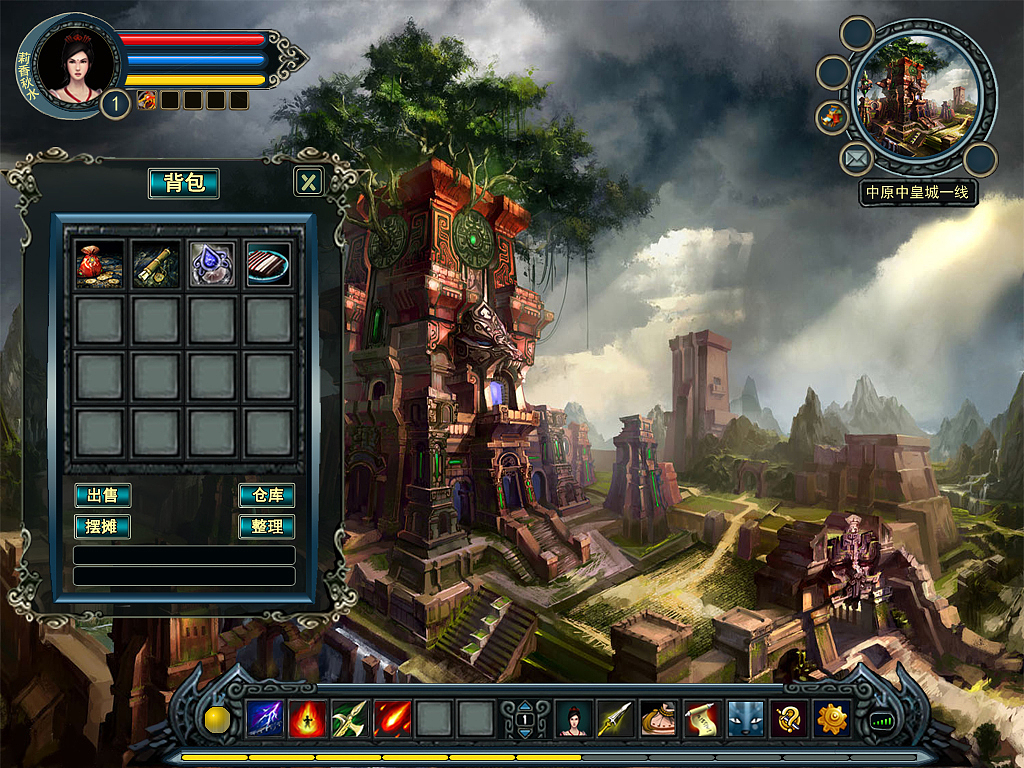Screen dimensions: 1024x768
Task: Click the 摆摊 set-up-stall button
Action: (102, 526)
